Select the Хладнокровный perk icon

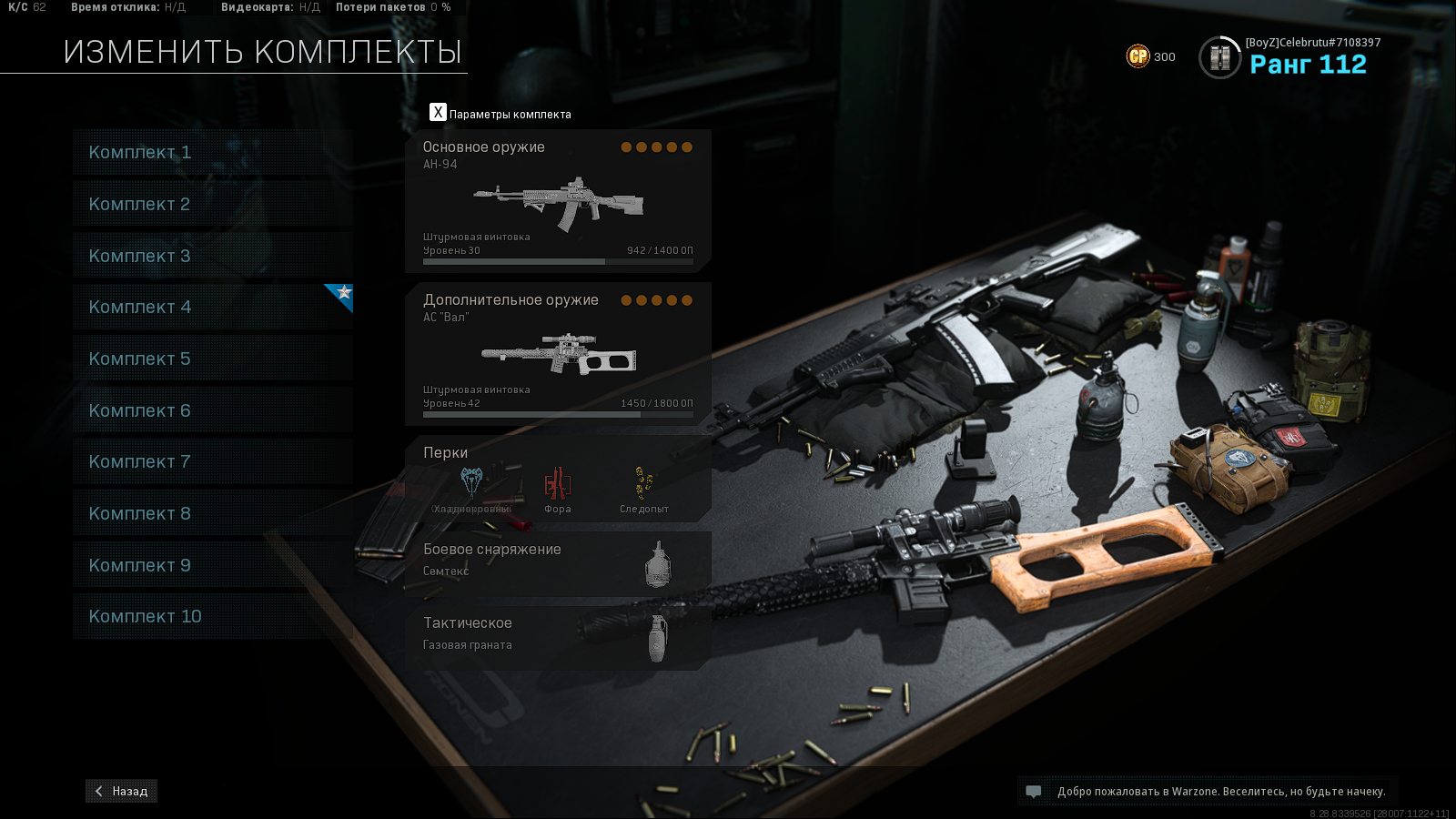[x=471, y=484]
